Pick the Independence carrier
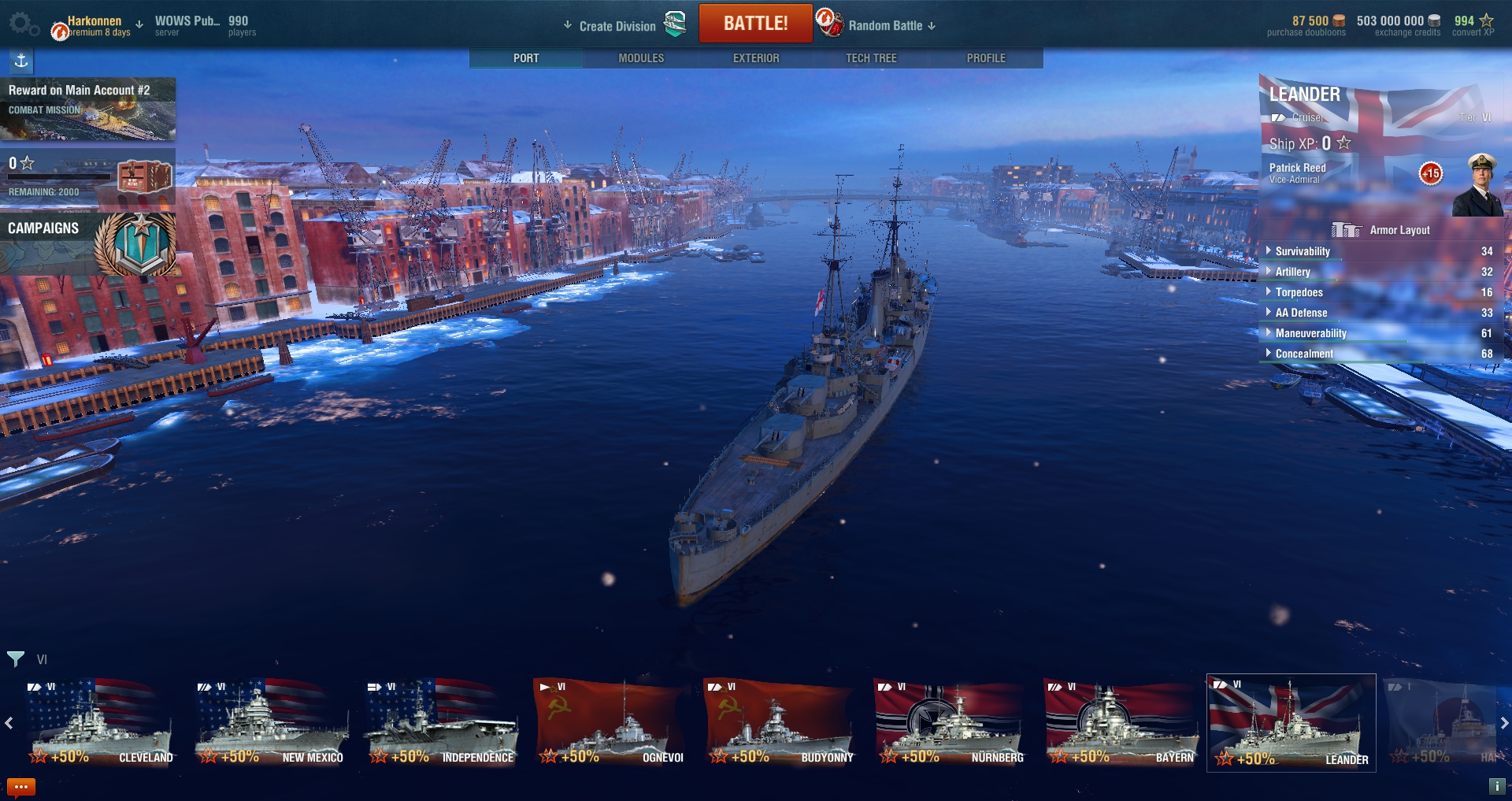 pos(440,723)
